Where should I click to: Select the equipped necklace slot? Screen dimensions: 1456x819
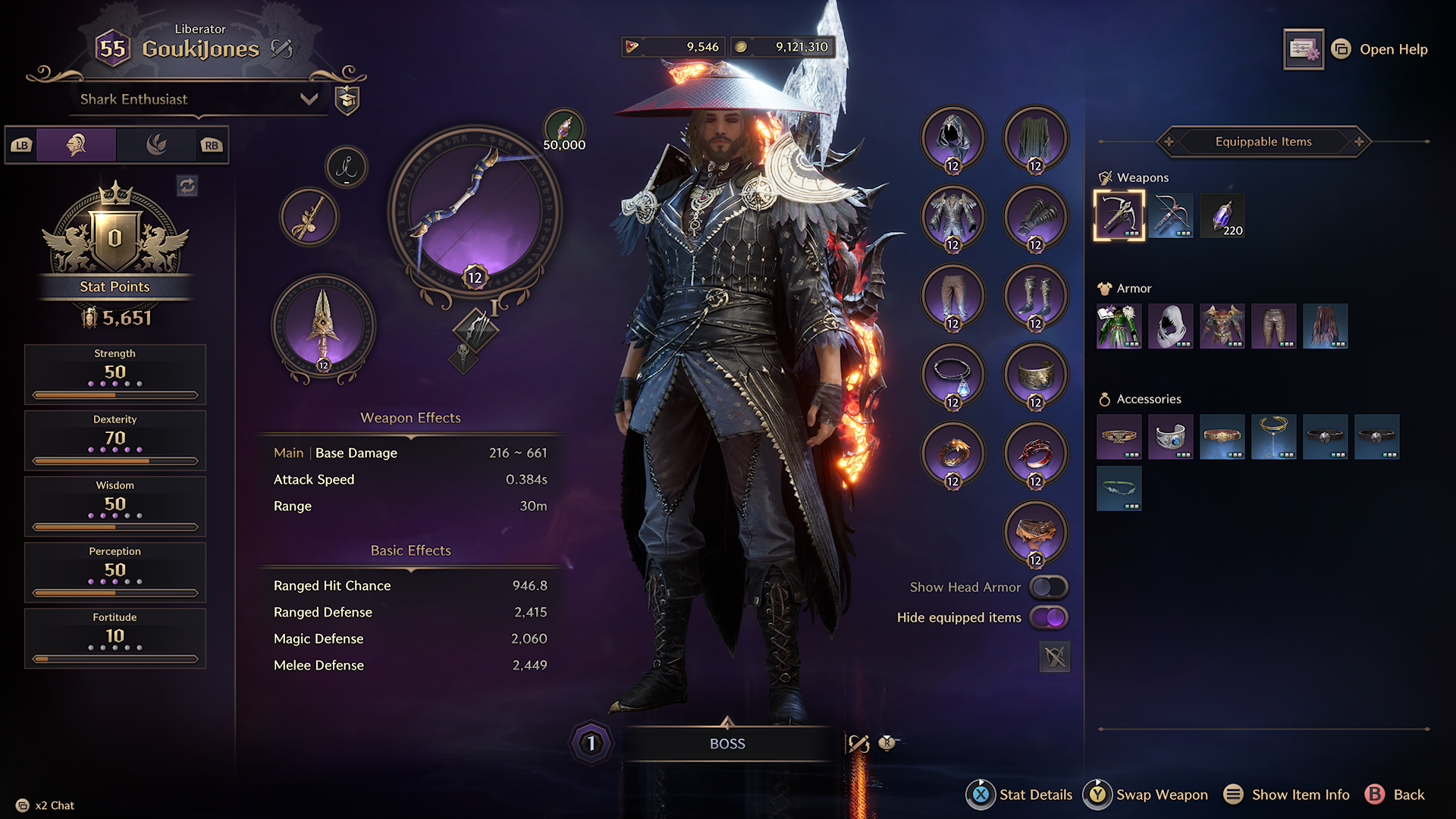tap(953, 375)
